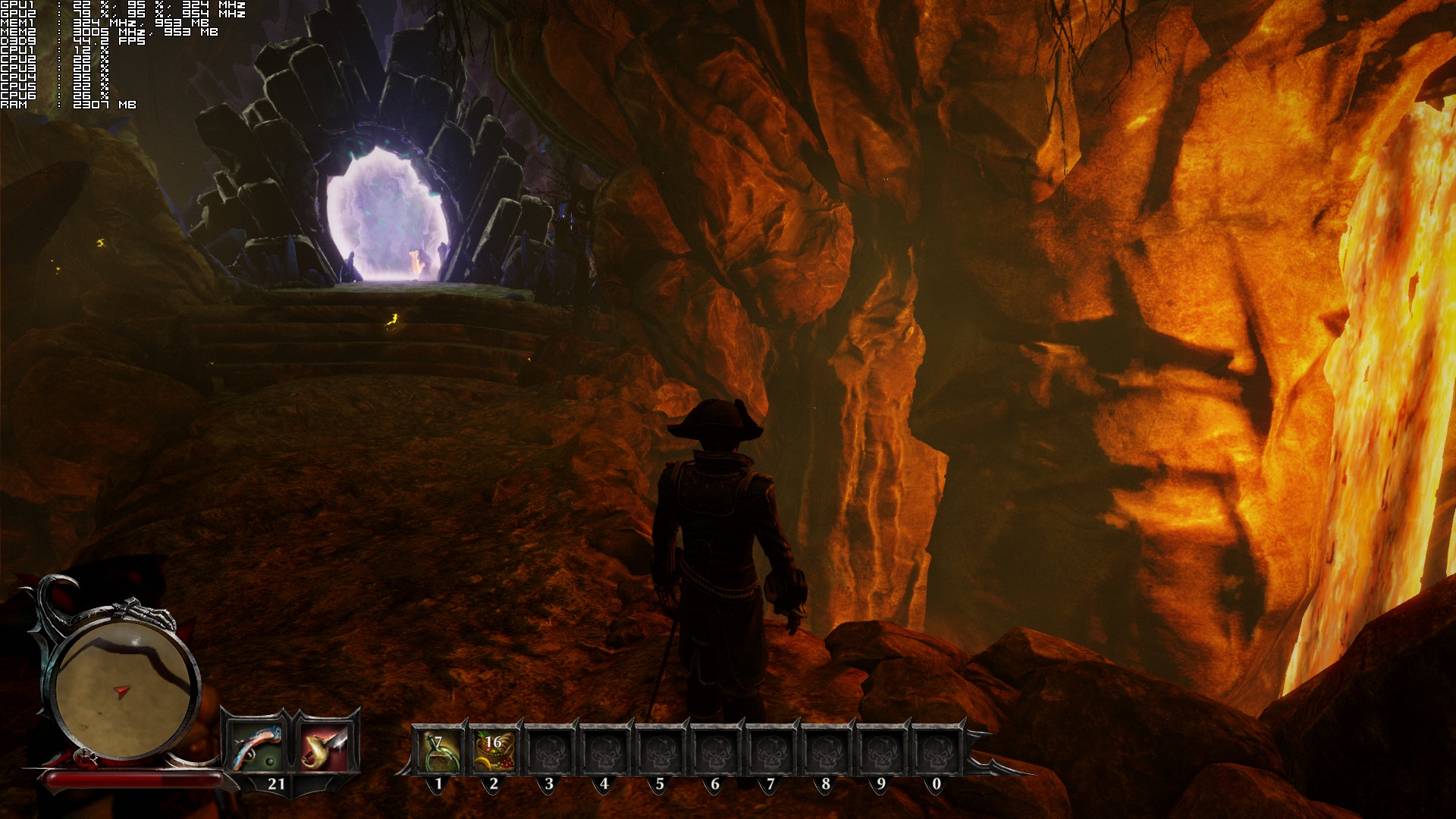Image resolution: width=1456 pixels, height=819 pixels.
Task: Select empty quick slot number 3
Action: point(549,750)
